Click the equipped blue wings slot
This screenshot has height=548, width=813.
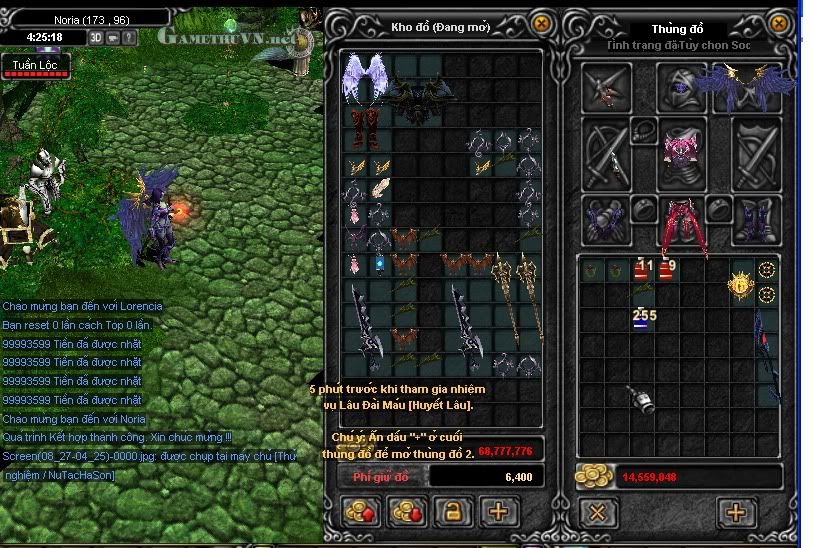pos(747,88)
